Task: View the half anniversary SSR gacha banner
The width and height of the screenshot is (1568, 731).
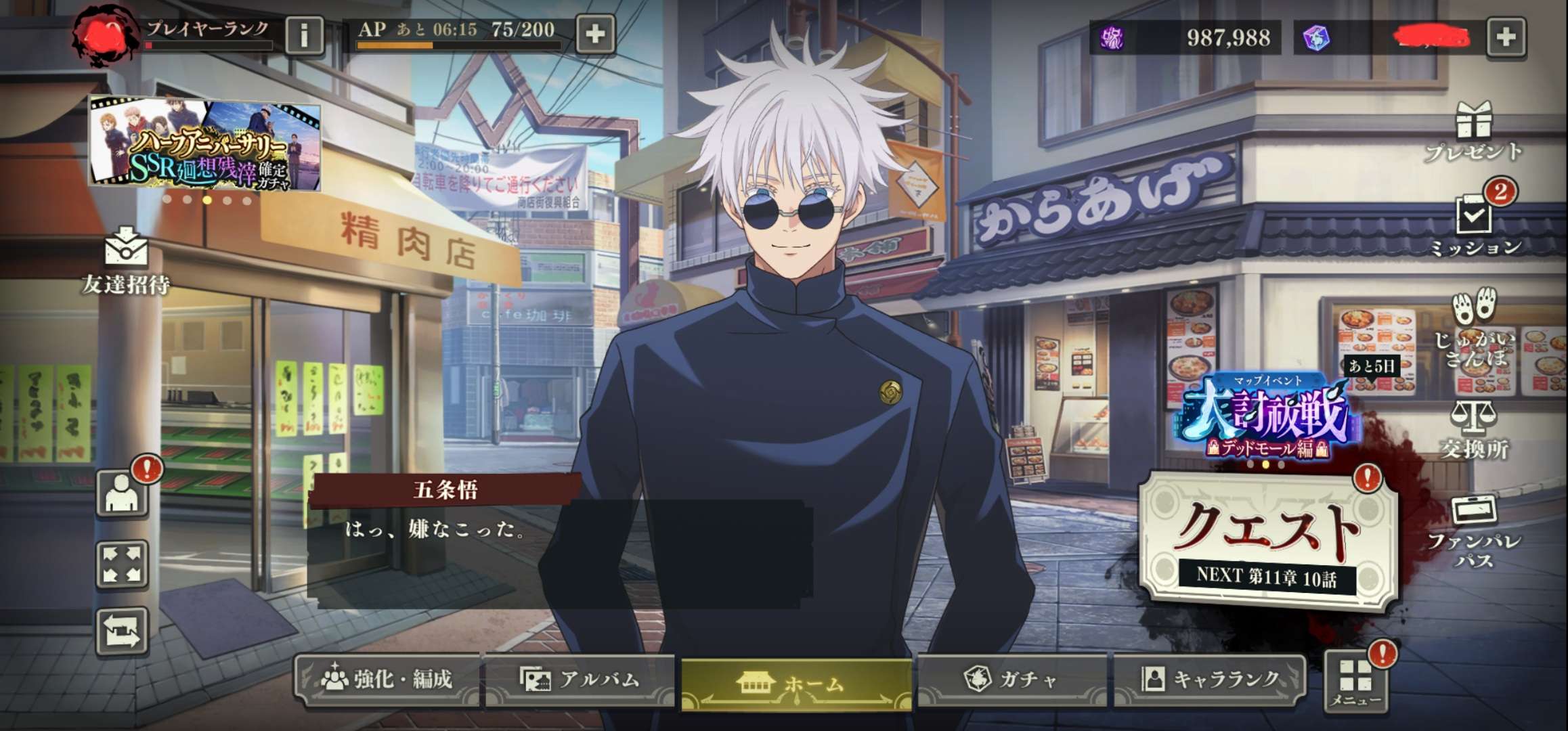Action: pyautogui.click(x=205, y=145)
